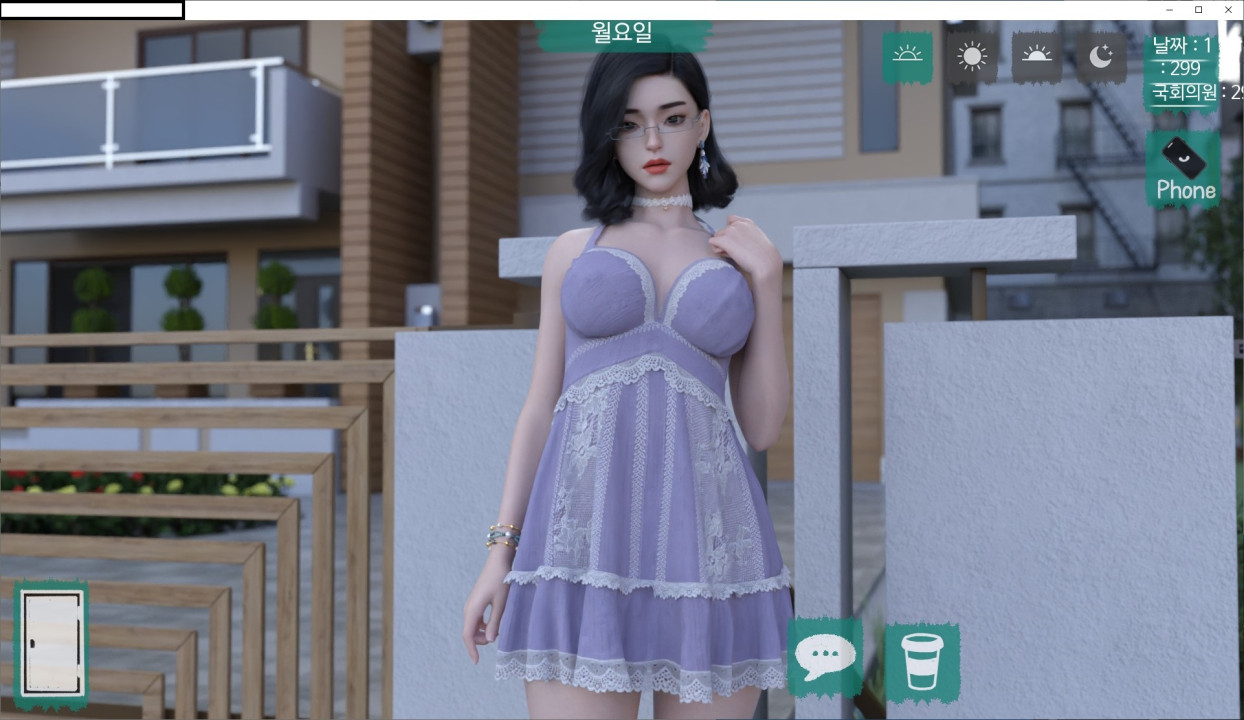Screen dimensions: 1244x720
Task: Select the sunrise morning time icon
Action: coord(907,57)
